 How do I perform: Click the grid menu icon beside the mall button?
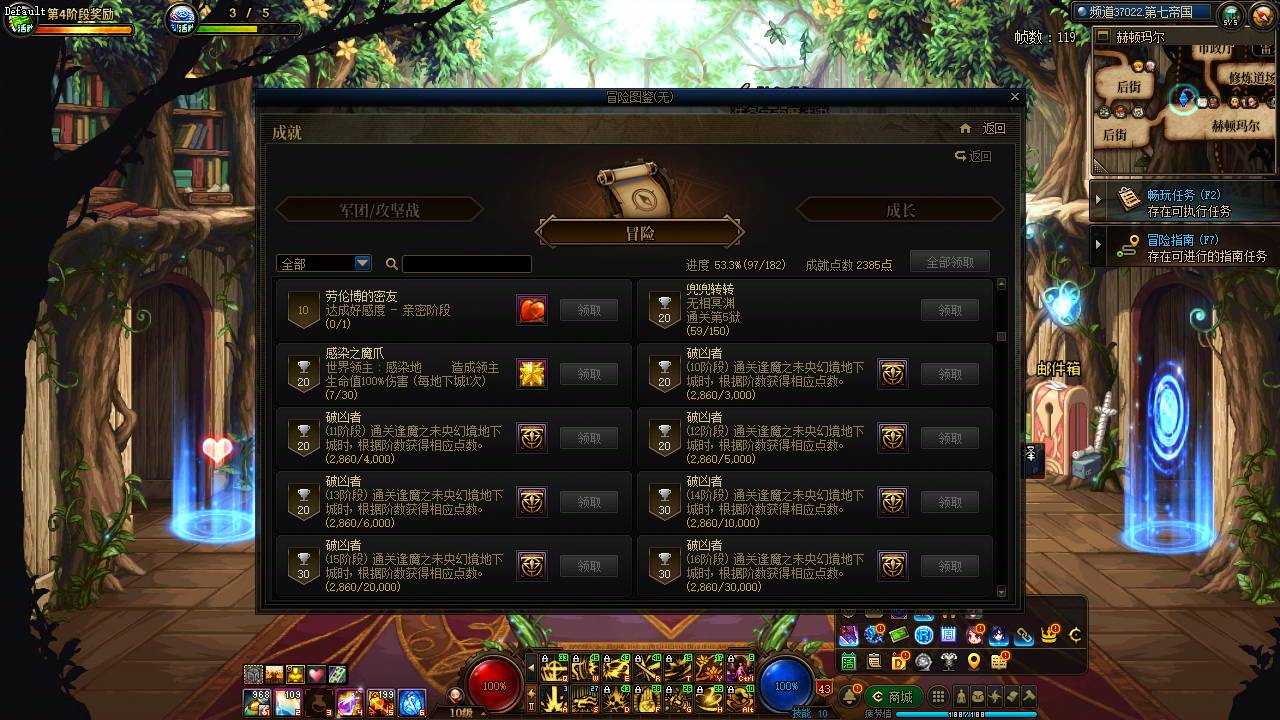point(937,696)
